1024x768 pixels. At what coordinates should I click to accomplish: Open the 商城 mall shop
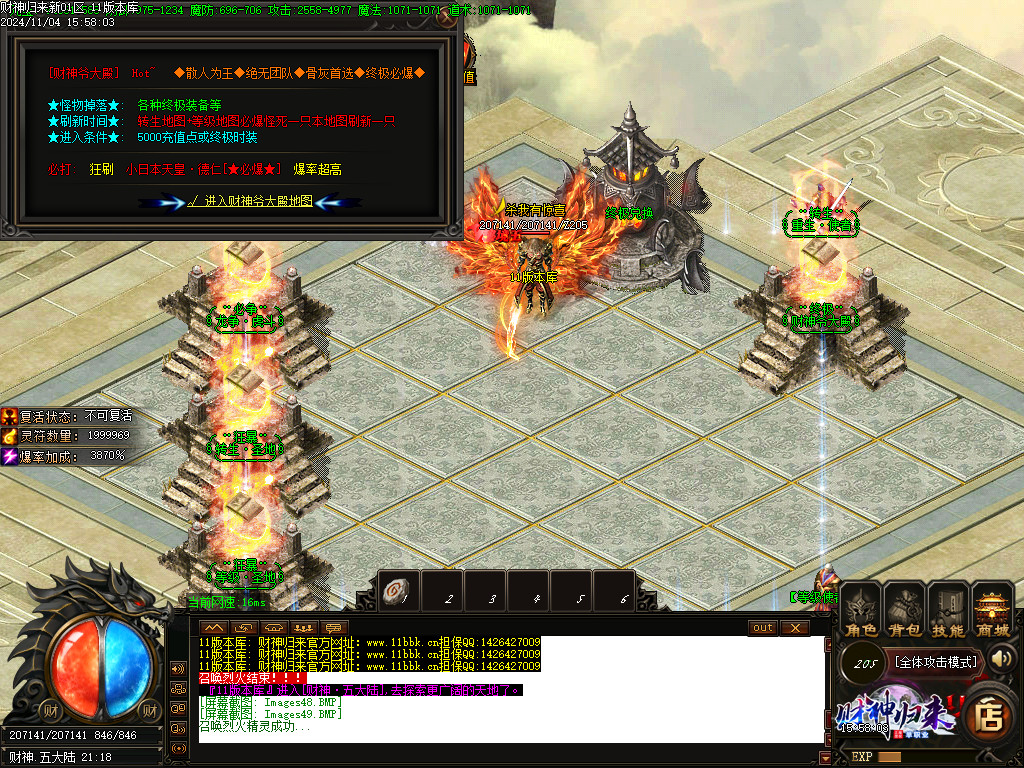pos(992,610)
